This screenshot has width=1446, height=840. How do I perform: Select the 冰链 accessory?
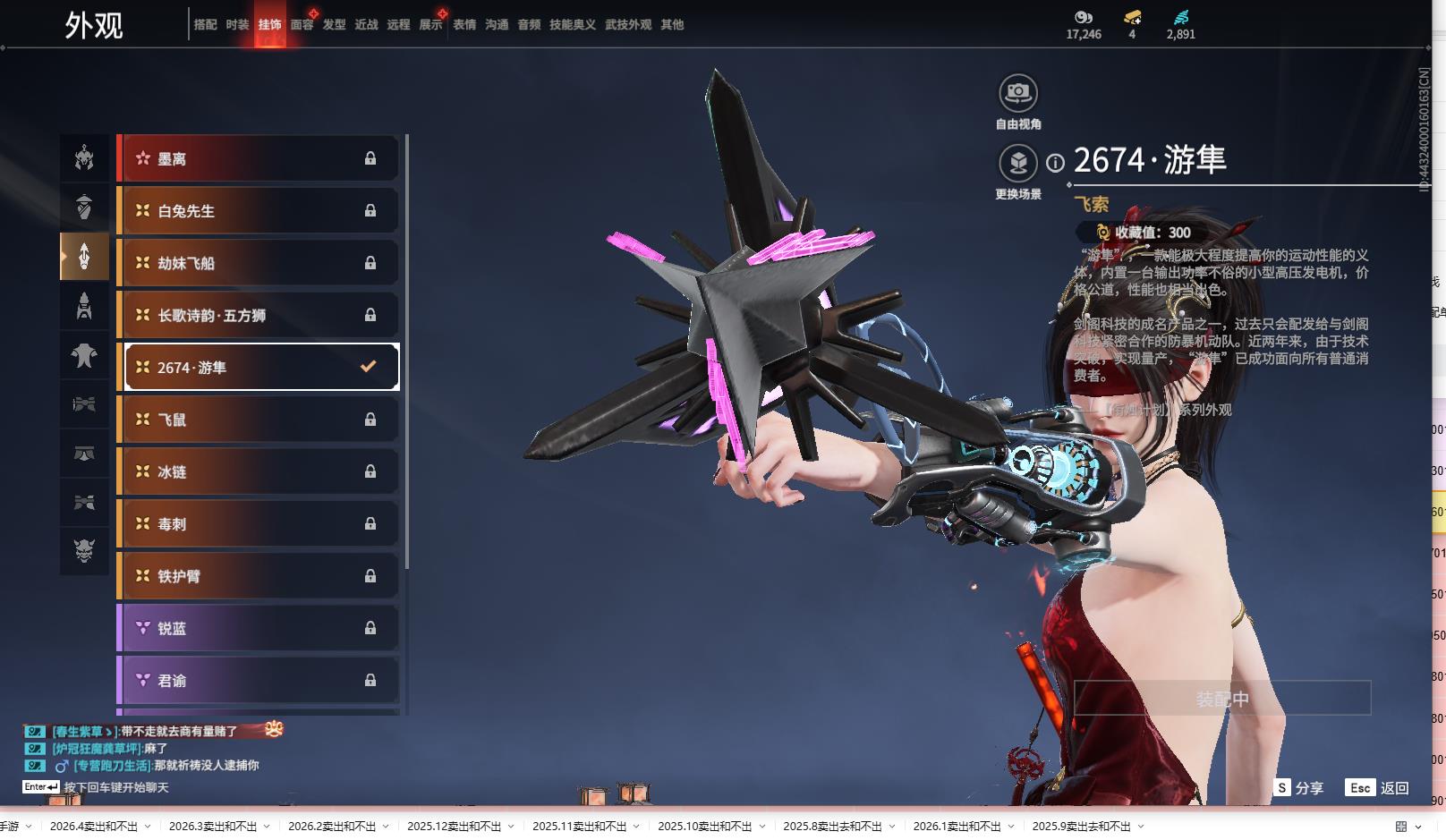(x=259, y=471)
